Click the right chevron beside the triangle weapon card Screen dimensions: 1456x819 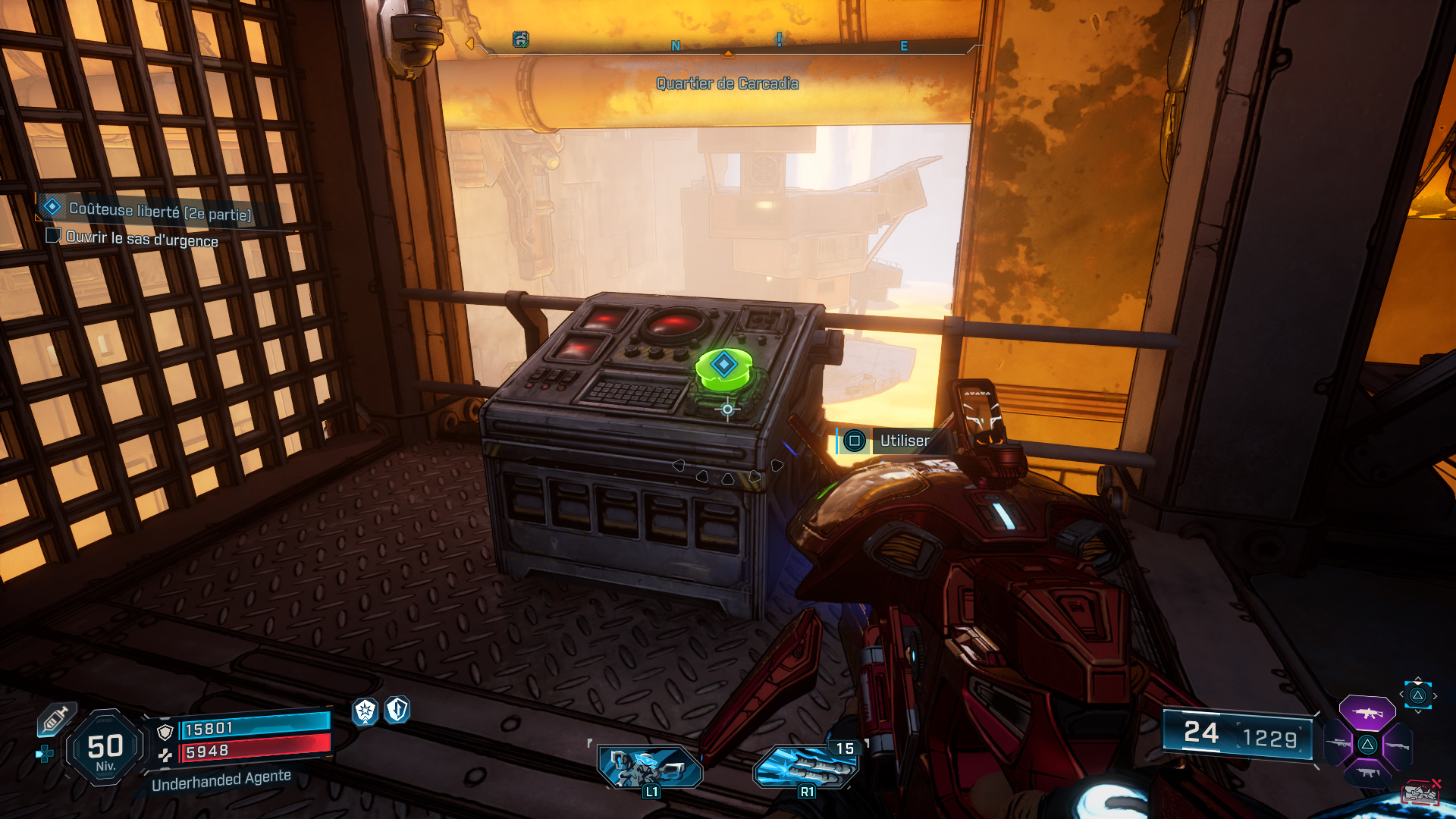(1436, 695)
